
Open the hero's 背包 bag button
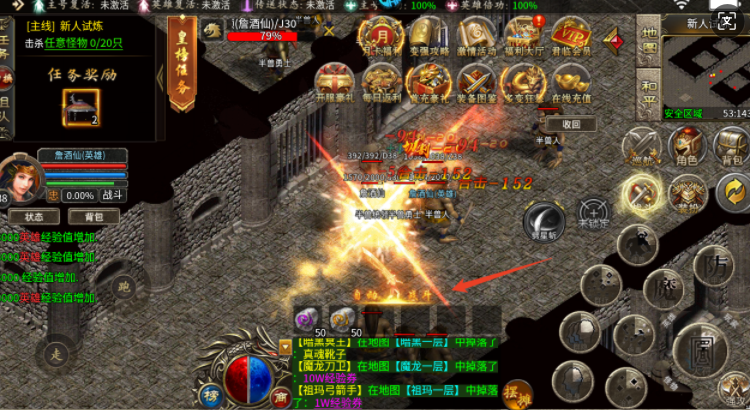pyautogui.click(x=93, y=216)
